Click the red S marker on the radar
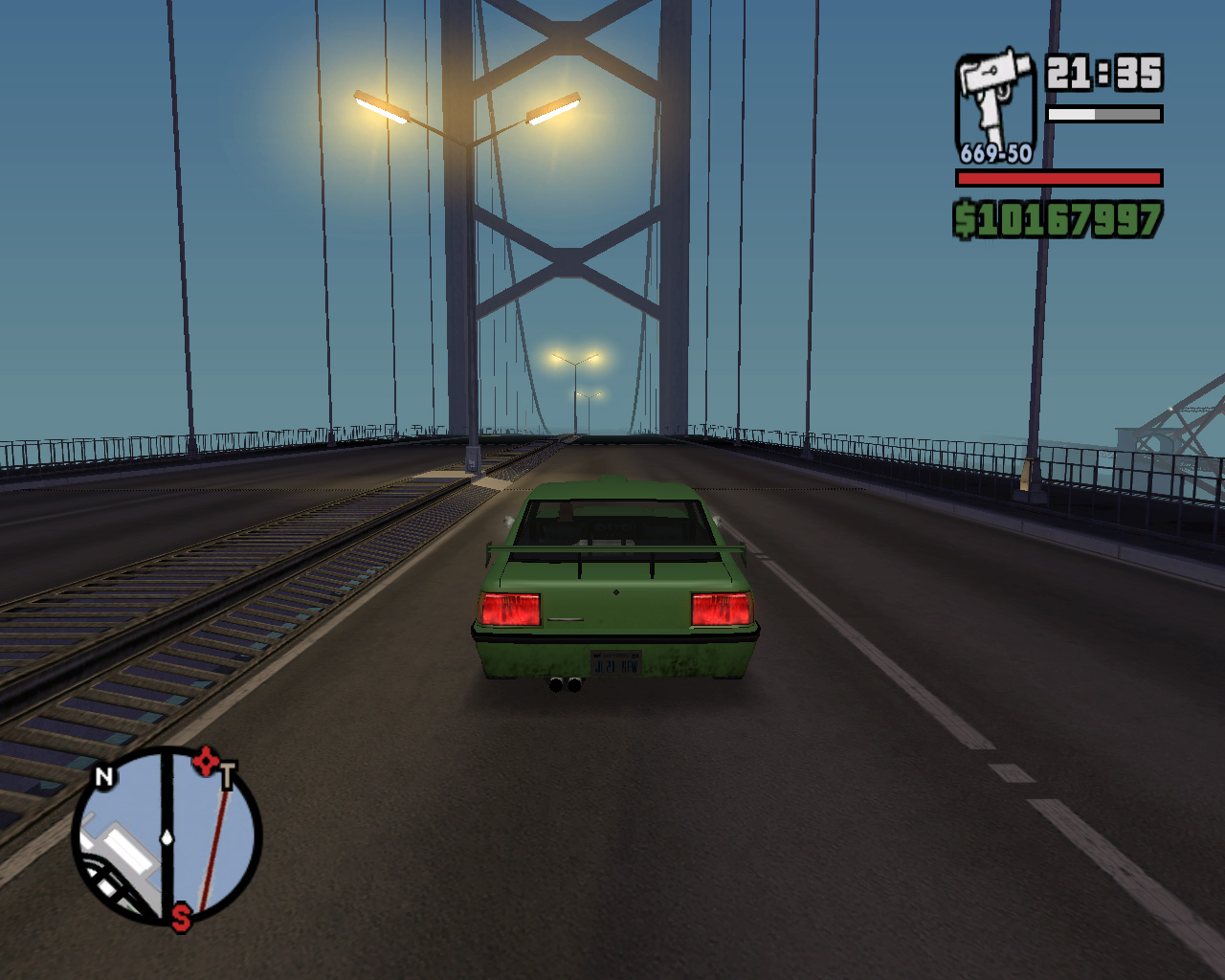1225x980 pixels. tap(181, 918)
